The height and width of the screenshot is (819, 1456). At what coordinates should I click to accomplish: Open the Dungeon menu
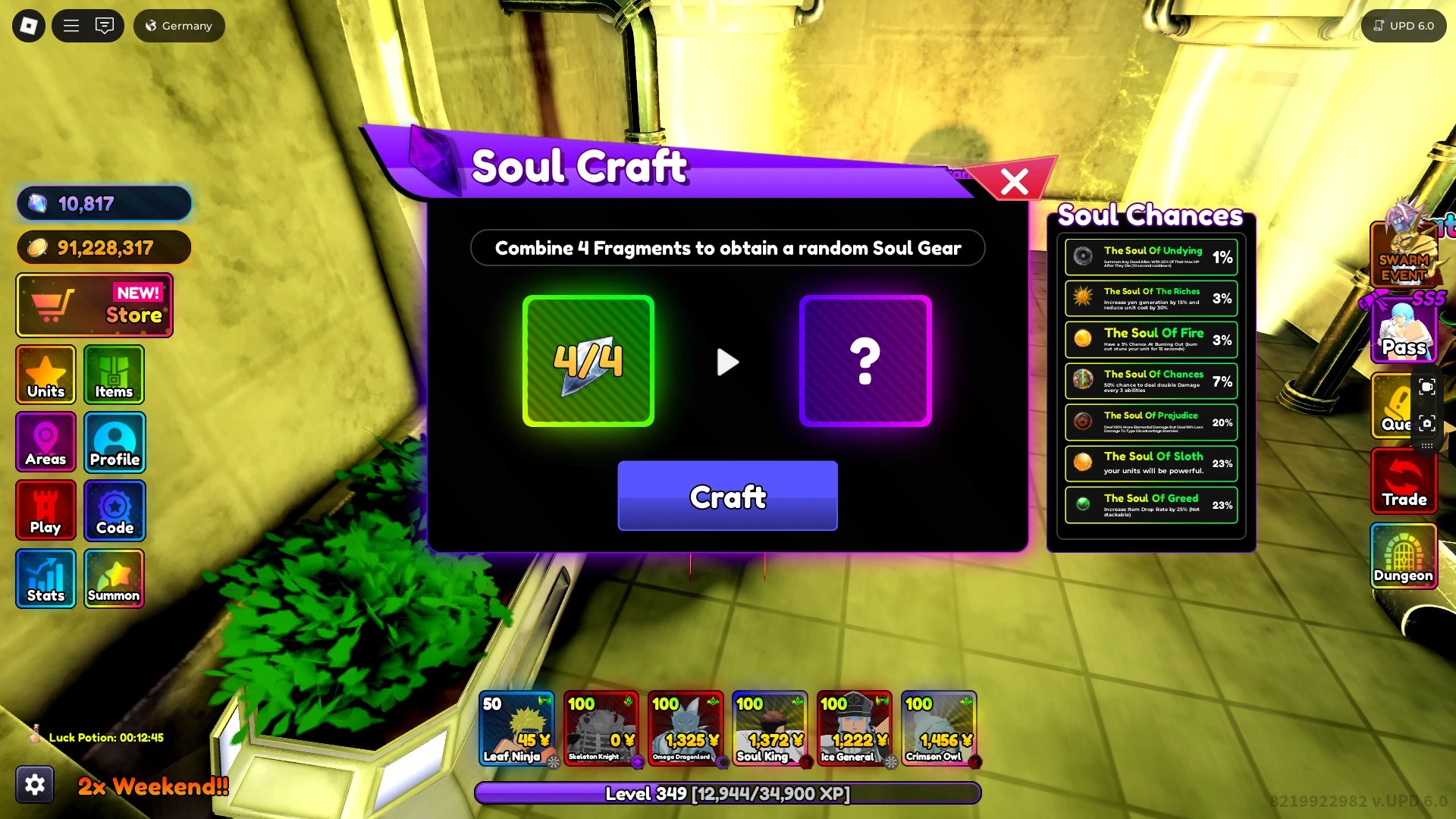[x=1404, y=557]
